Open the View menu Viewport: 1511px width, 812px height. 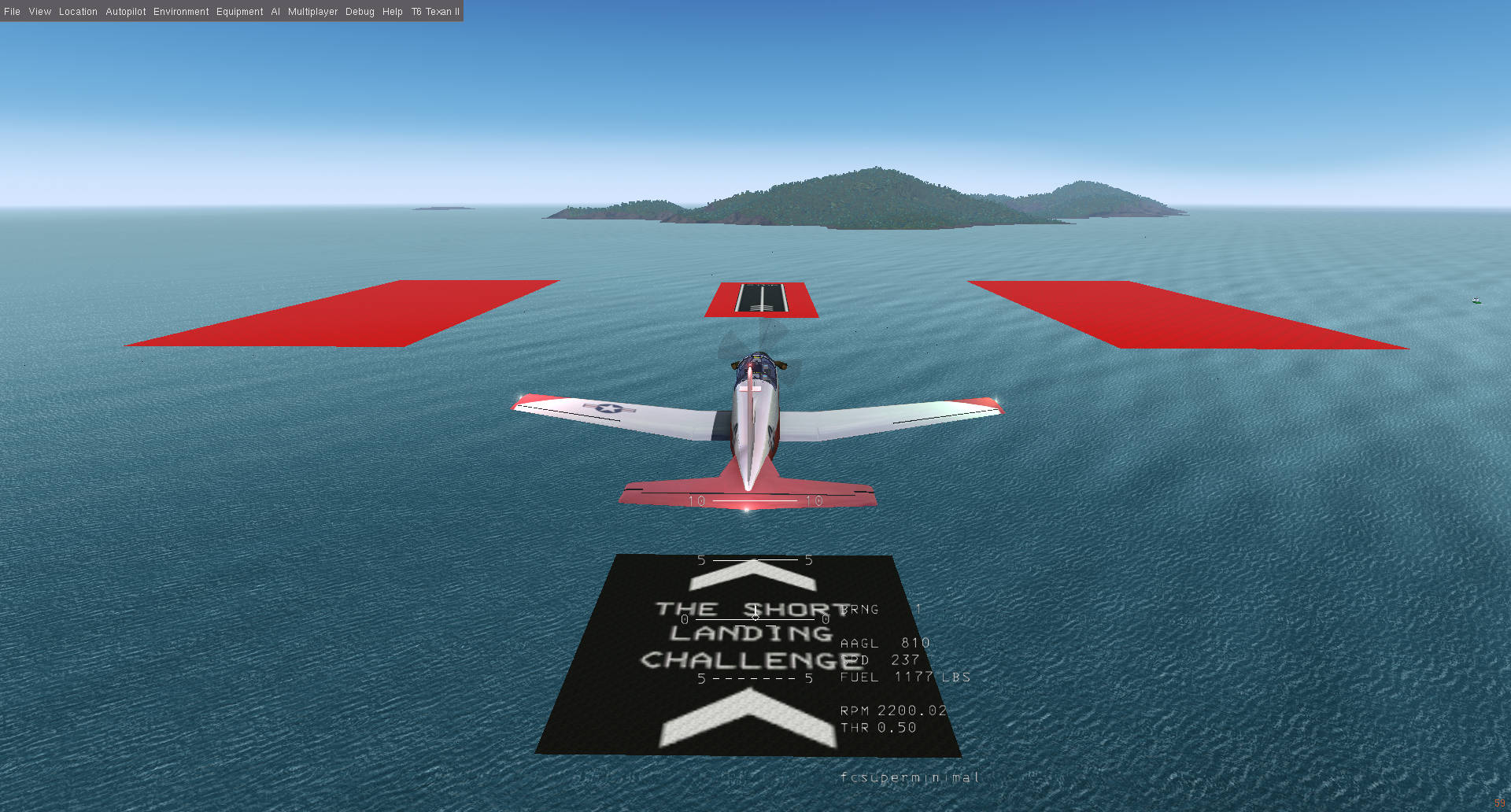39,11
